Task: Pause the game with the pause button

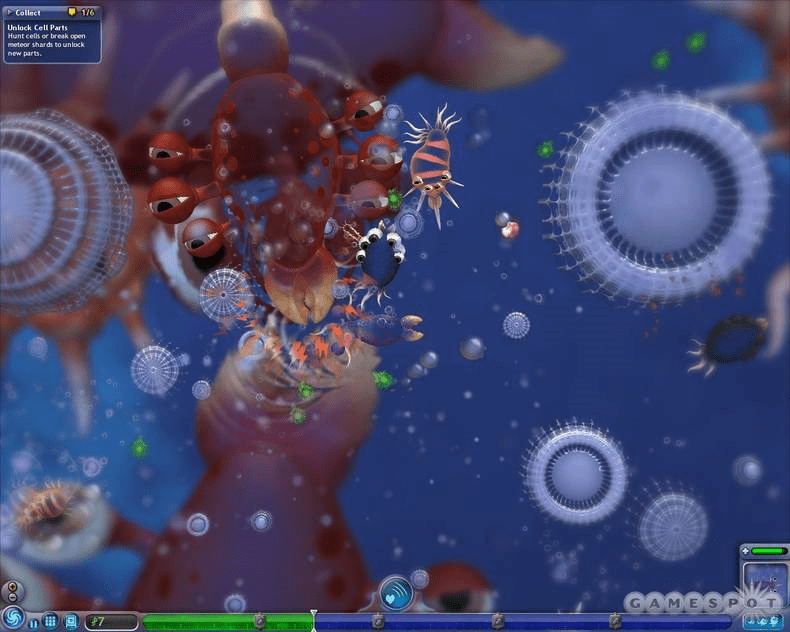Action: 34,622
